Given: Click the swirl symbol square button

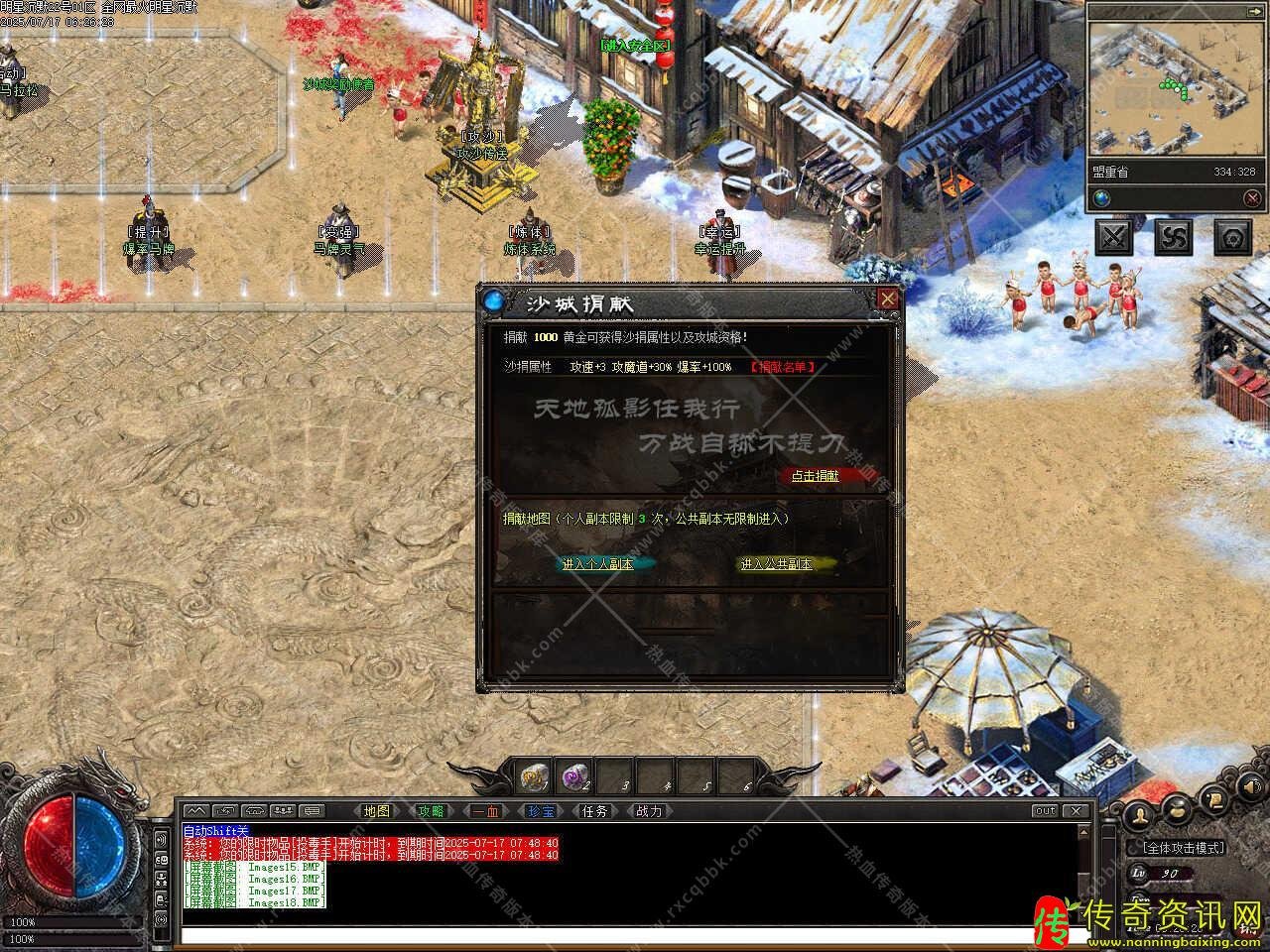Looking at the screenshot, I should click(1174, 237).
